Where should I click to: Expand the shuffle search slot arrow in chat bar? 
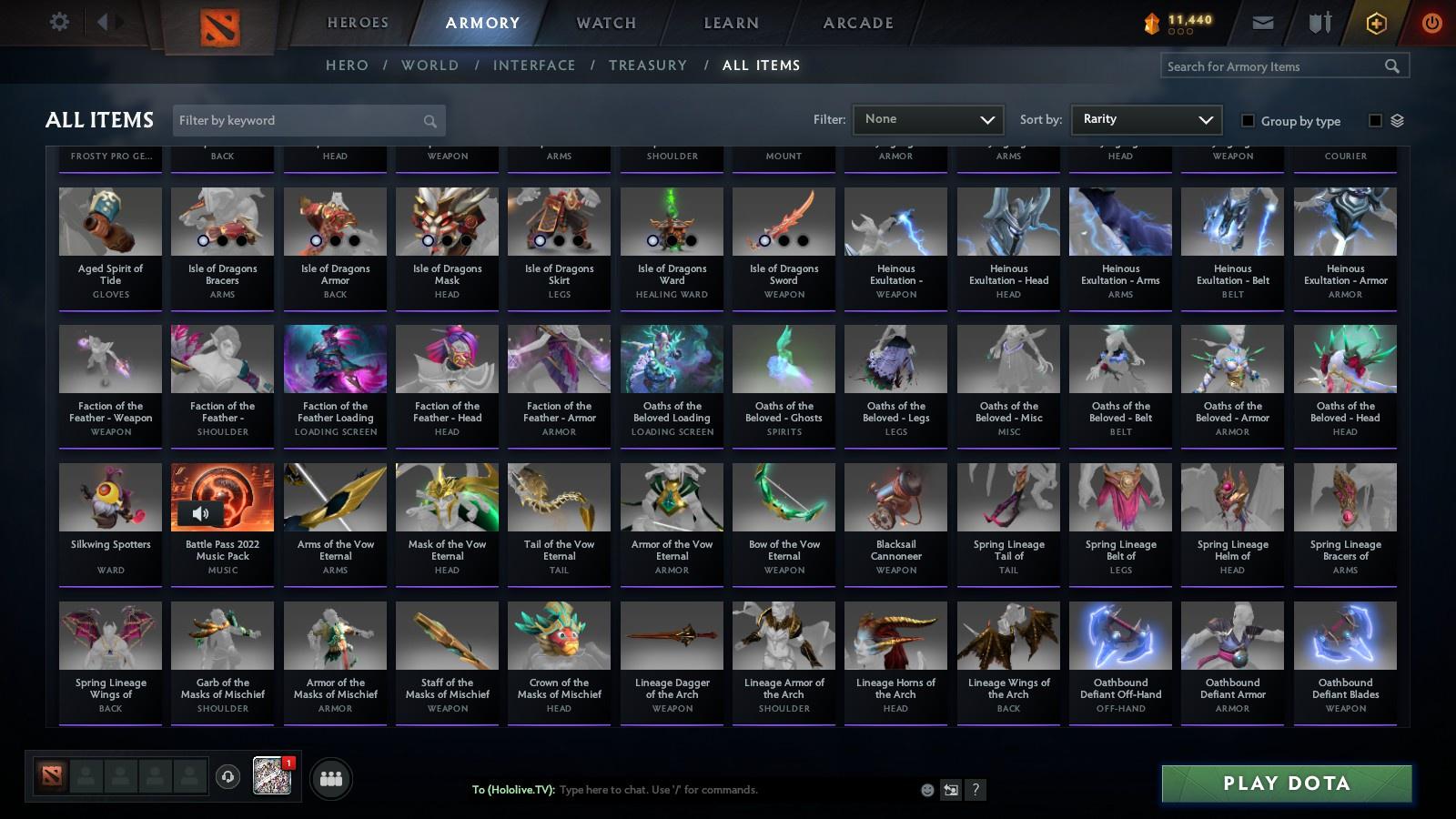pyautogui.click(x=950, y=790)
